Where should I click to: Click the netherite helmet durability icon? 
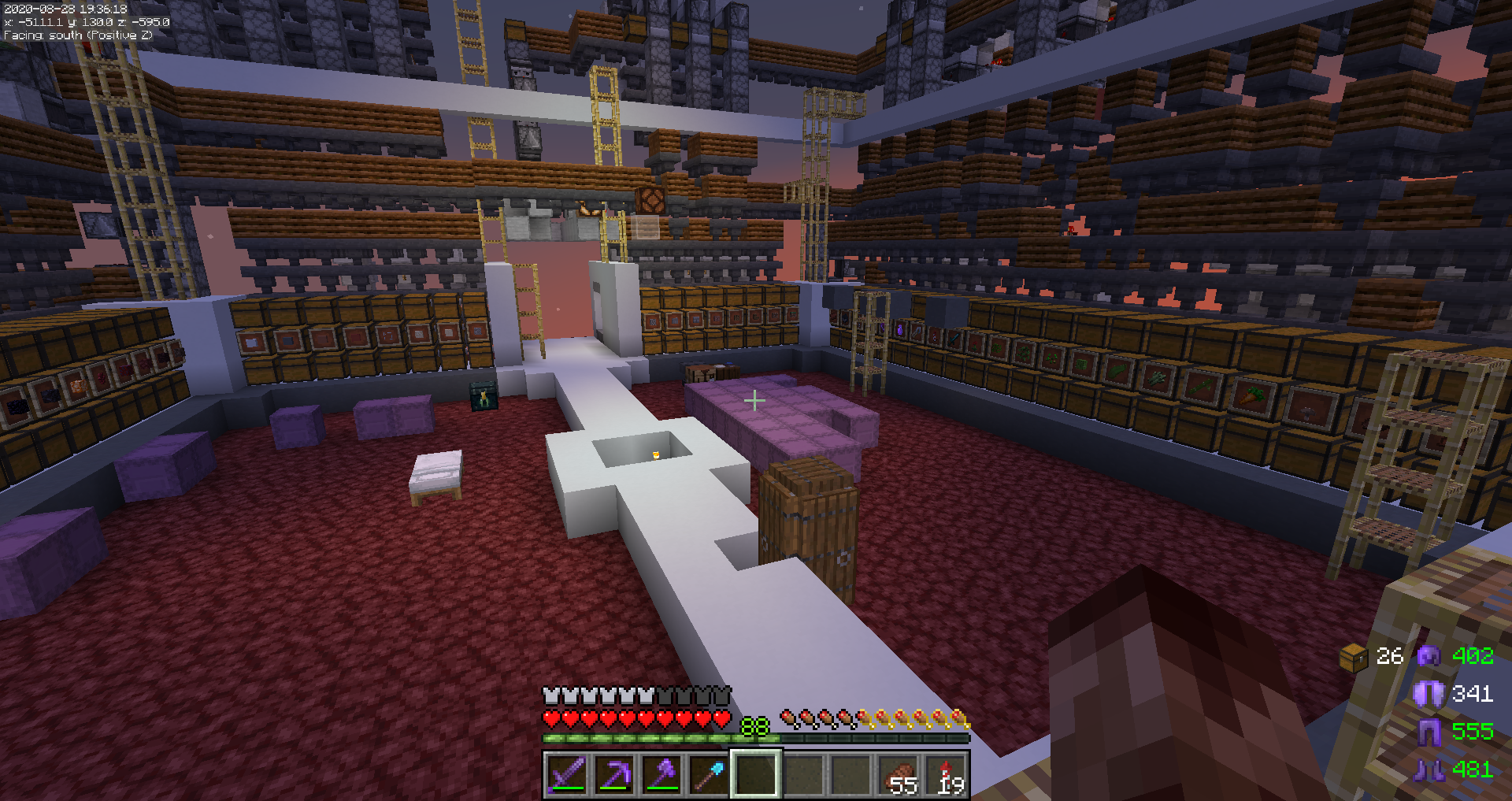point(1429,656)
